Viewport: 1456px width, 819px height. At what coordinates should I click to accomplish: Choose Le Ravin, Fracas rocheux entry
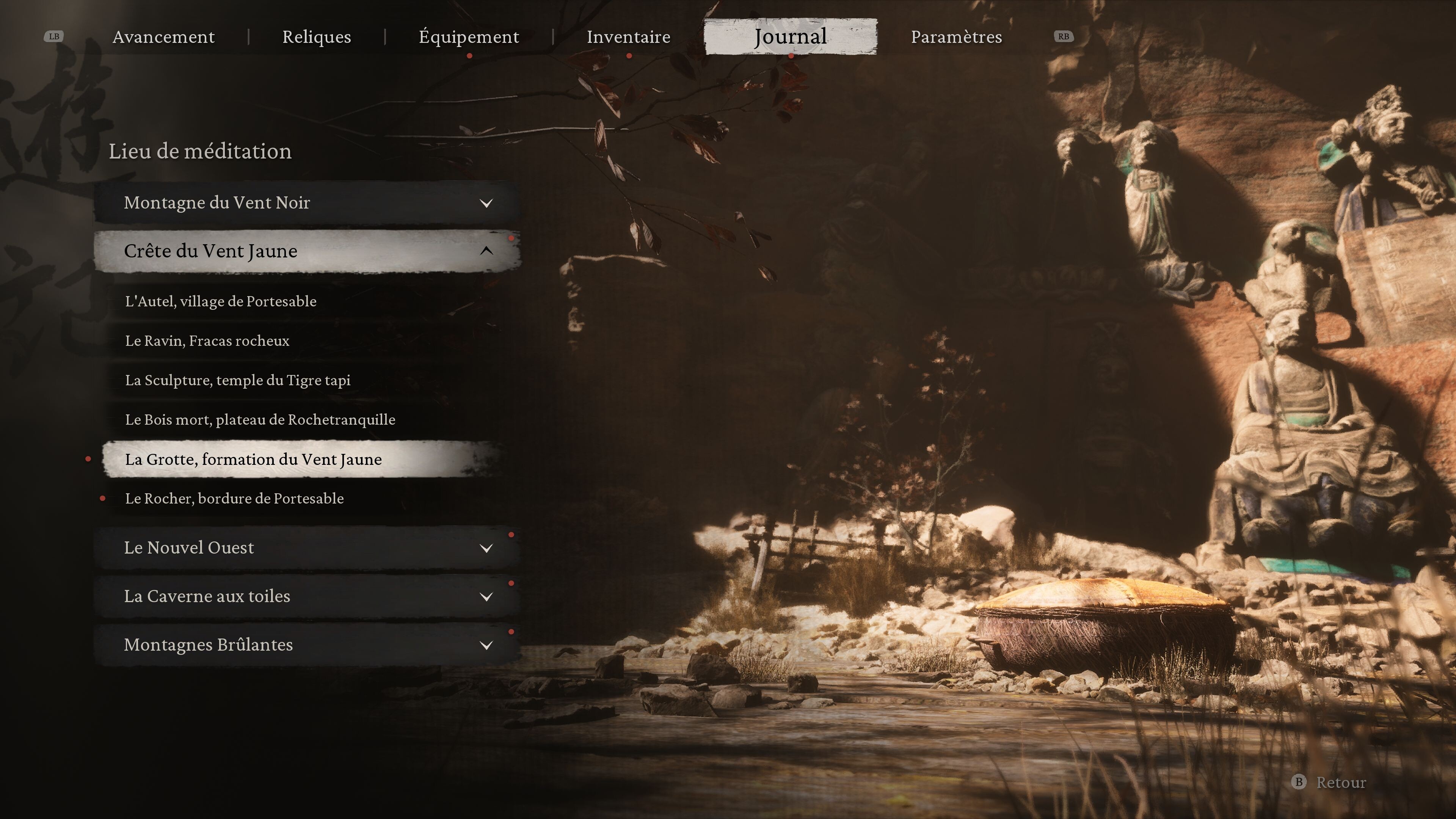tap(207, 341)
